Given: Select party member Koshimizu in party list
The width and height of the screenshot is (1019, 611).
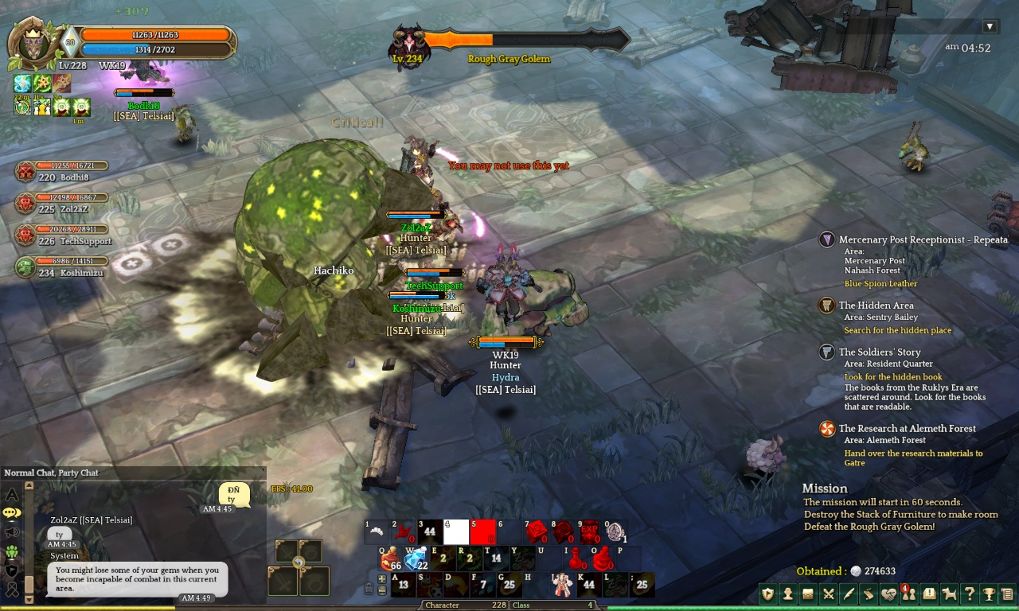Looking at the screenshot, I should coord(25,267).
